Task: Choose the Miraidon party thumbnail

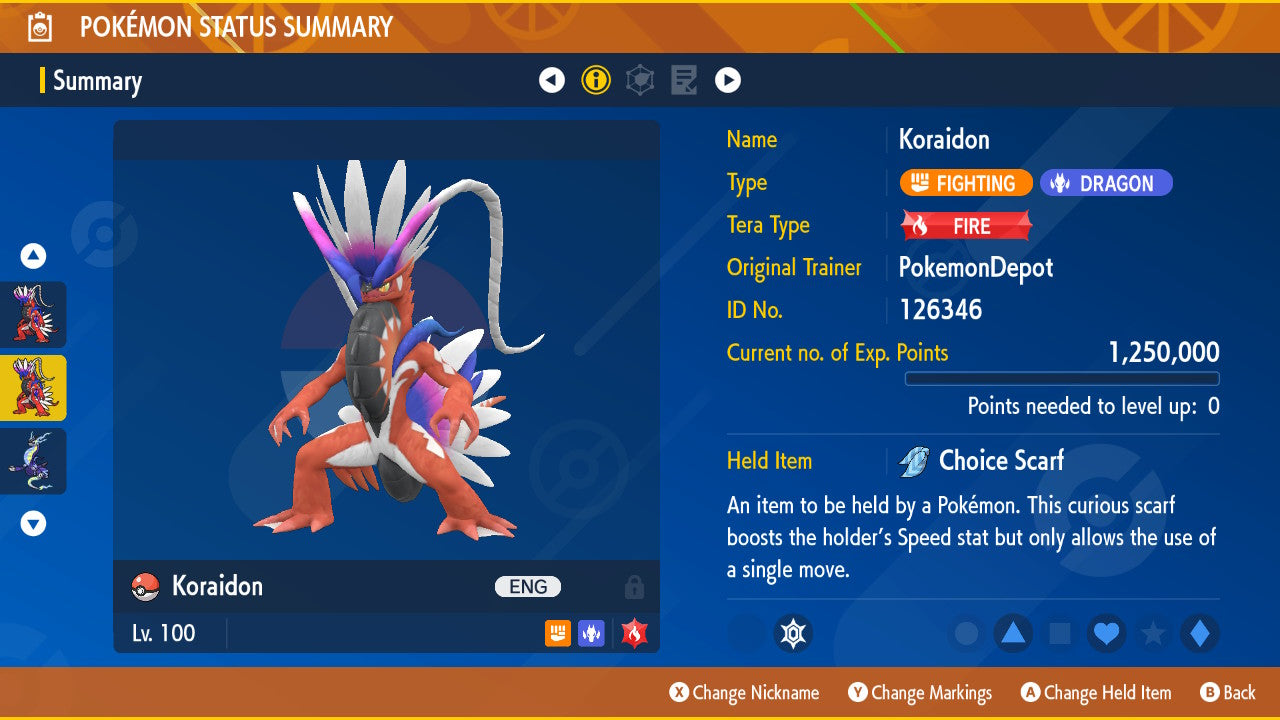Action: [33, 461]
